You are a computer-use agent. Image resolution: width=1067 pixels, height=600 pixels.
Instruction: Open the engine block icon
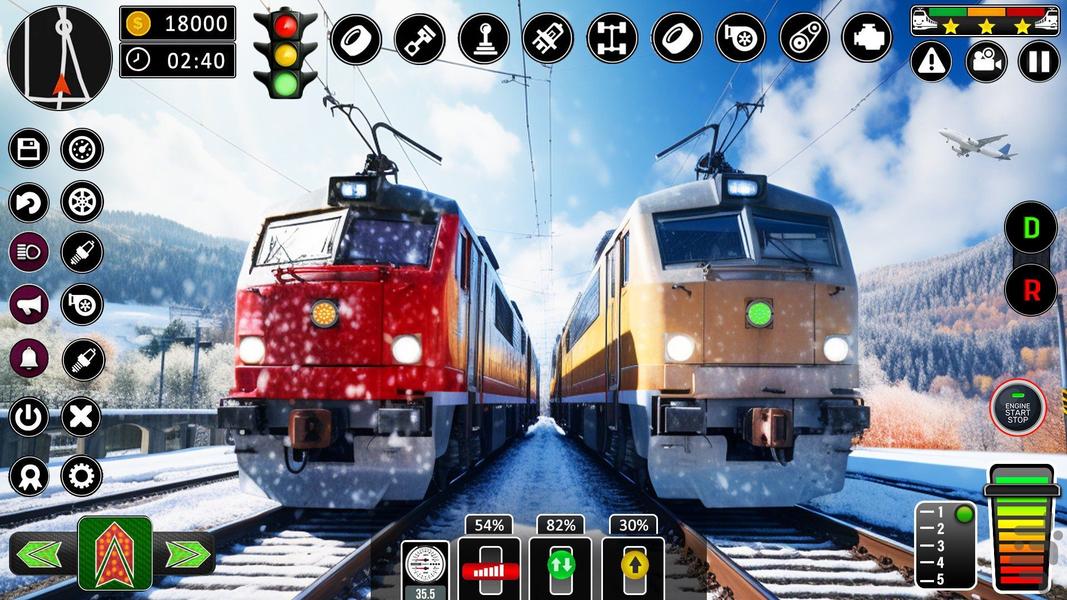867,39
